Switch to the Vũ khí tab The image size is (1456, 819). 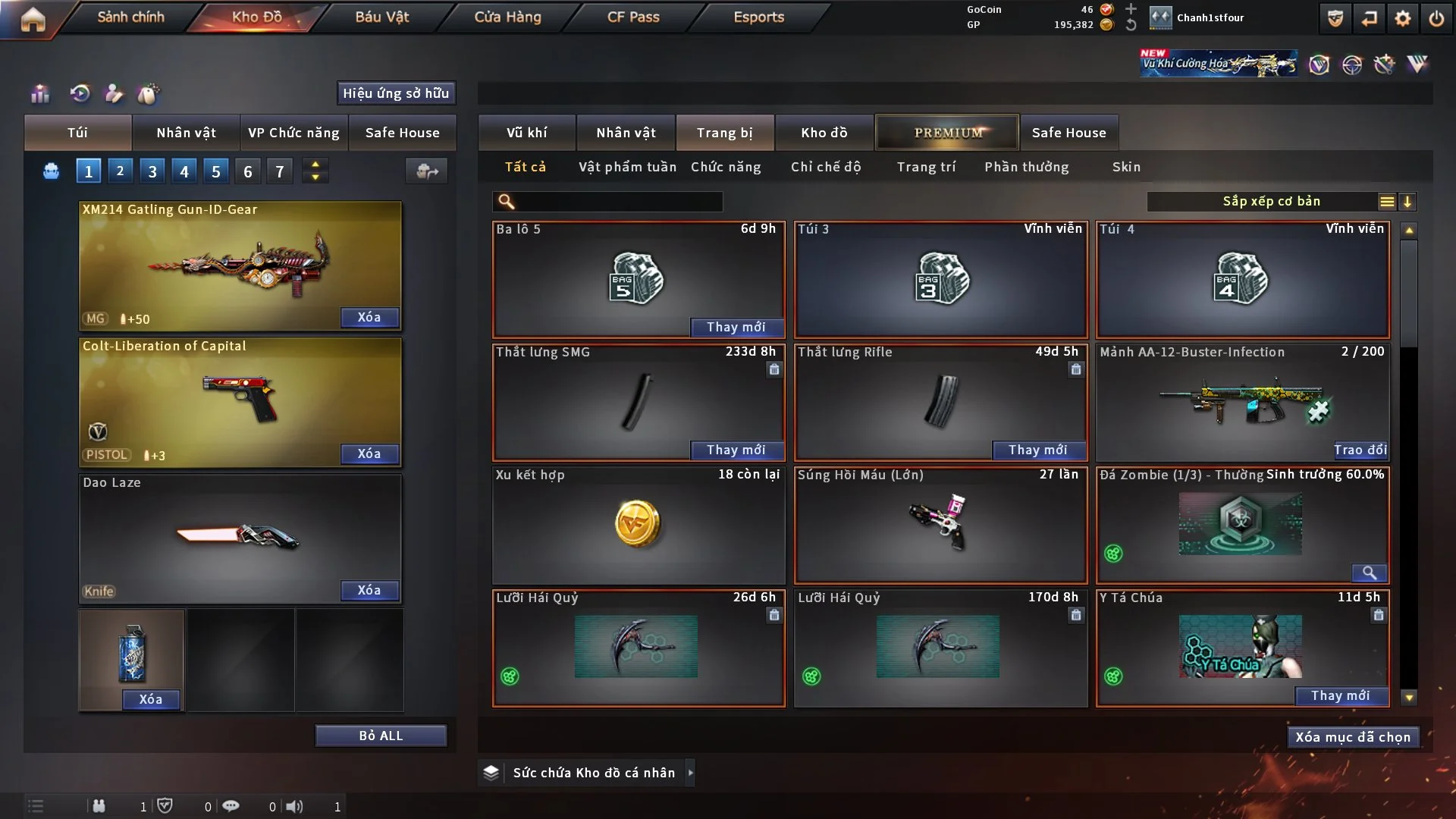pos(526,133)
